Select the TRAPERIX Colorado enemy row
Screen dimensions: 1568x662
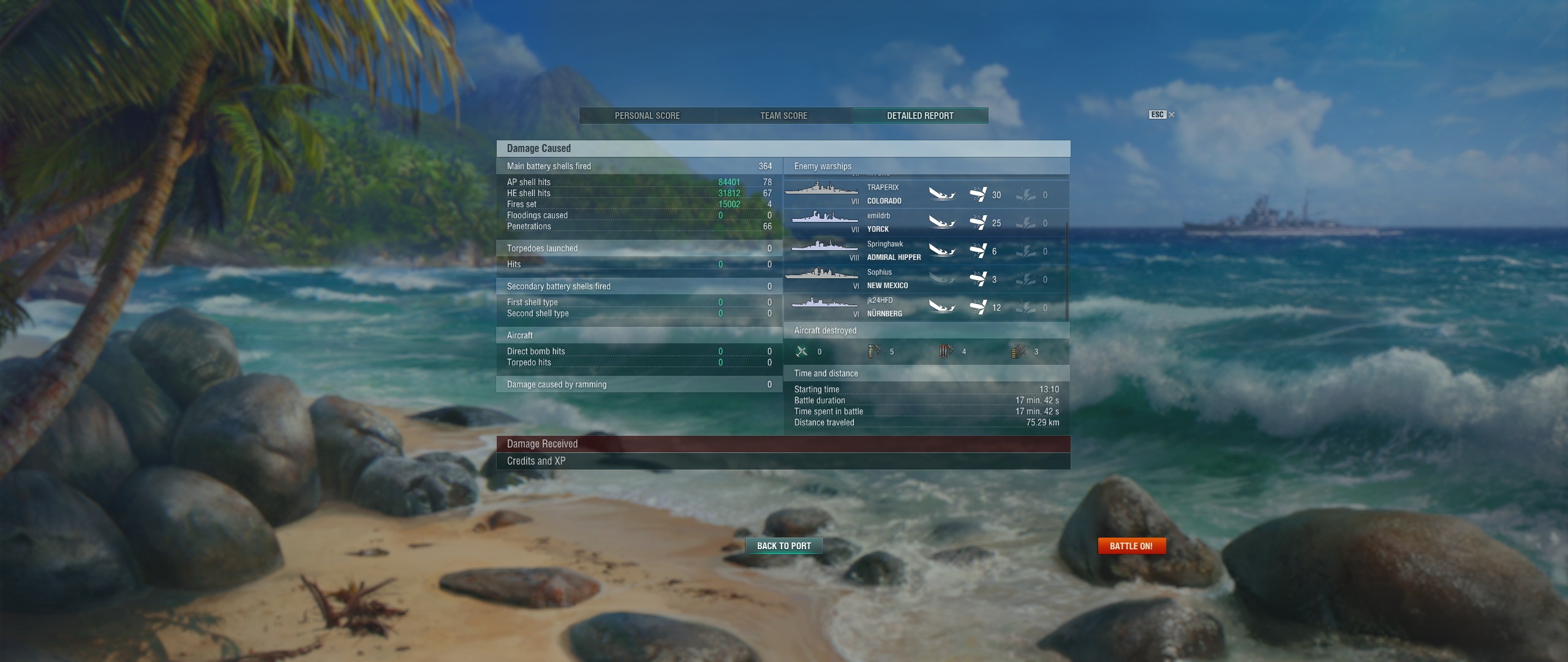[924, 194]
